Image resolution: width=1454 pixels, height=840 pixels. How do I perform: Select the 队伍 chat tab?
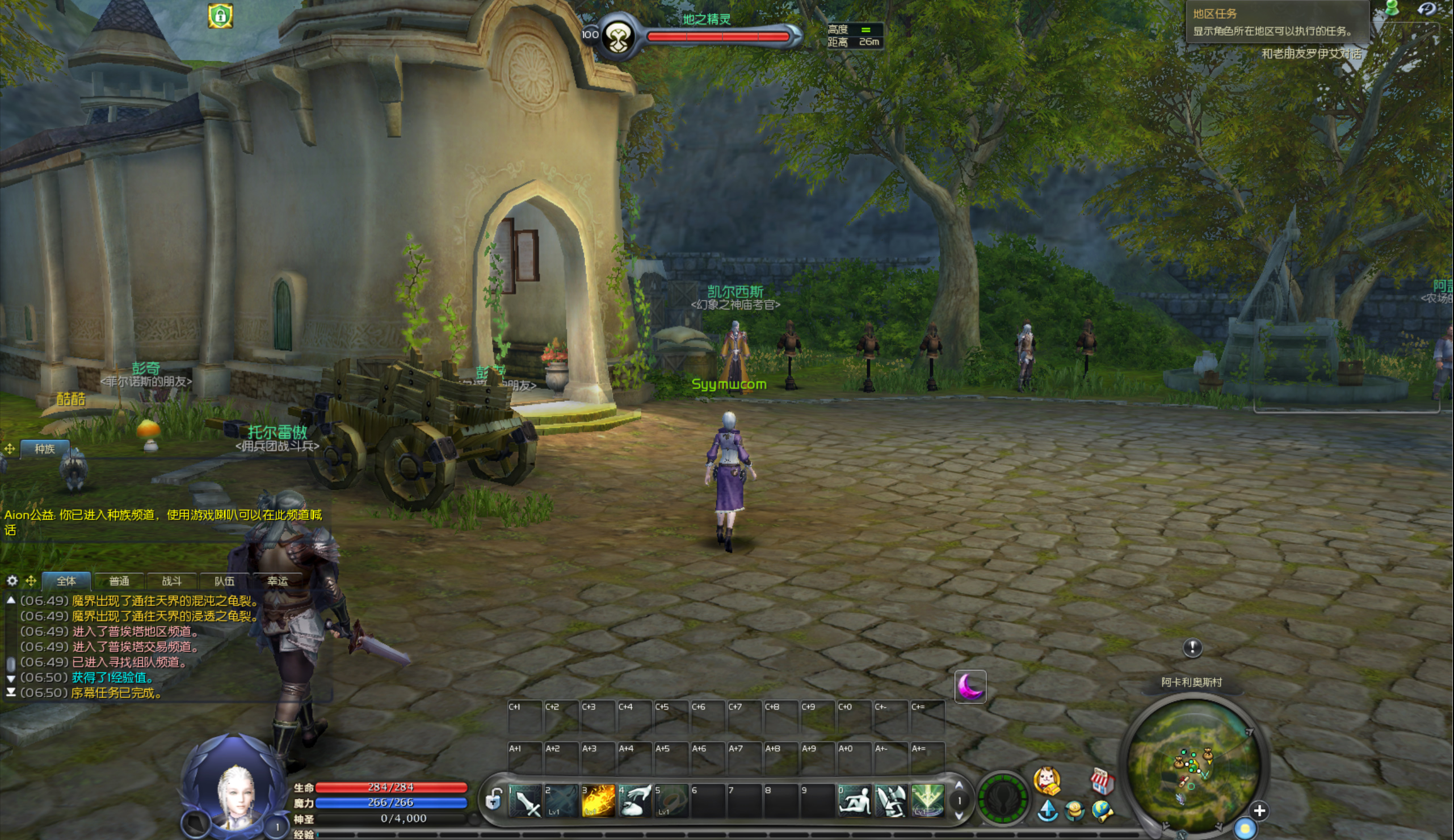click(x=224, y=581)
